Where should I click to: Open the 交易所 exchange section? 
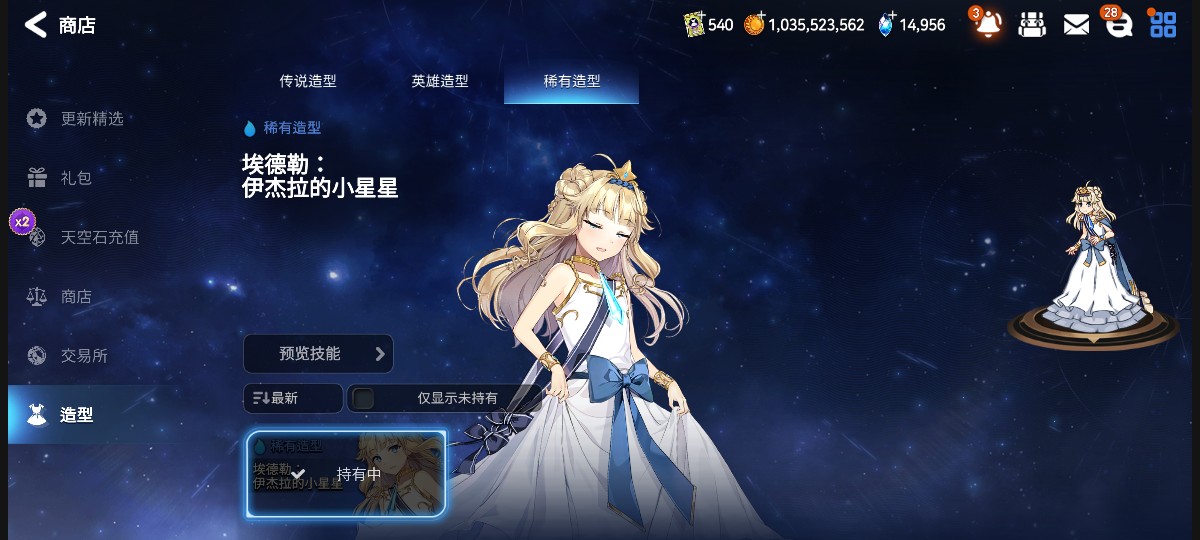(x=84, y=355)
